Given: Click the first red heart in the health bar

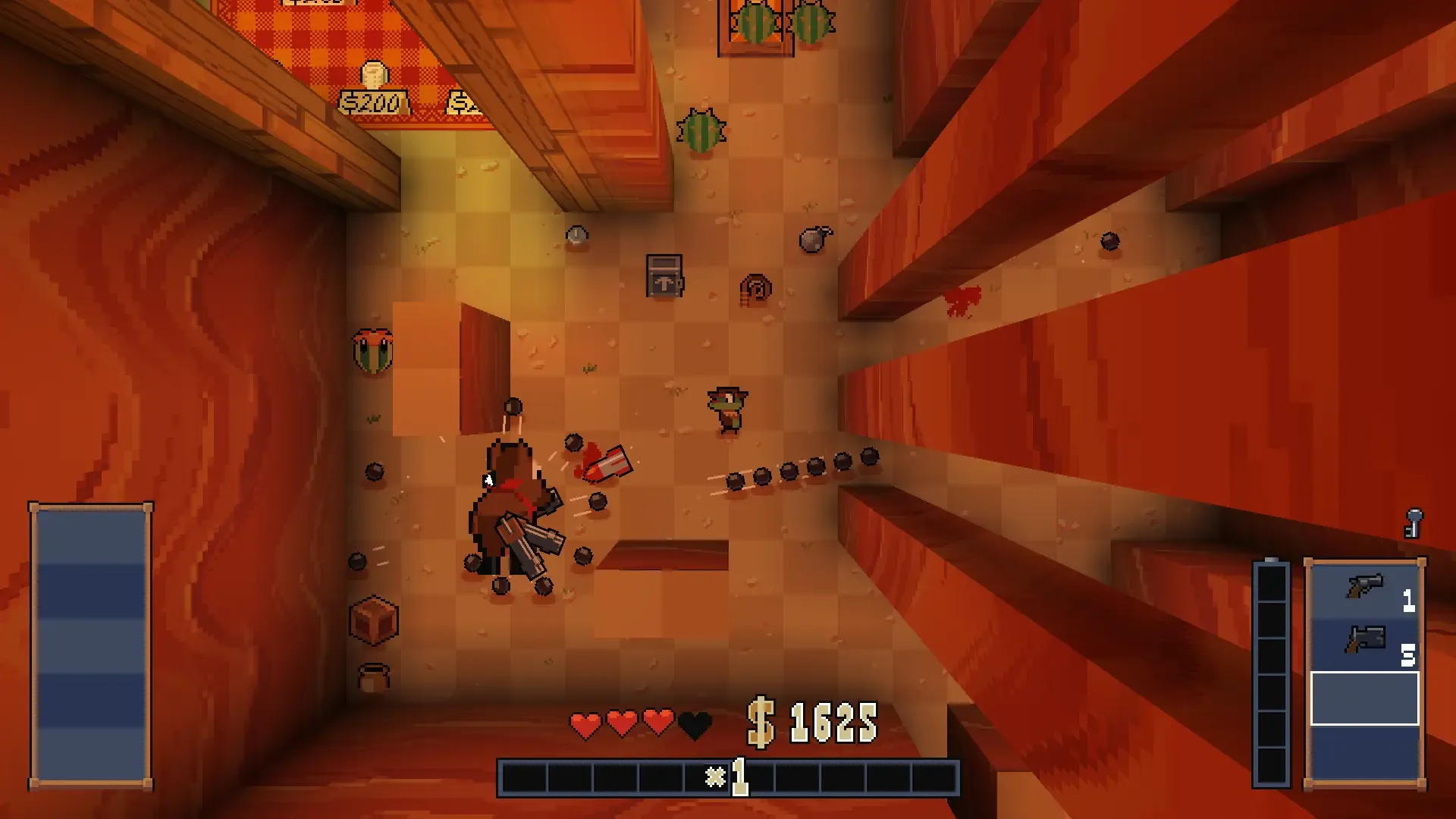Looking at the screenshot, I should pos(584,724).
